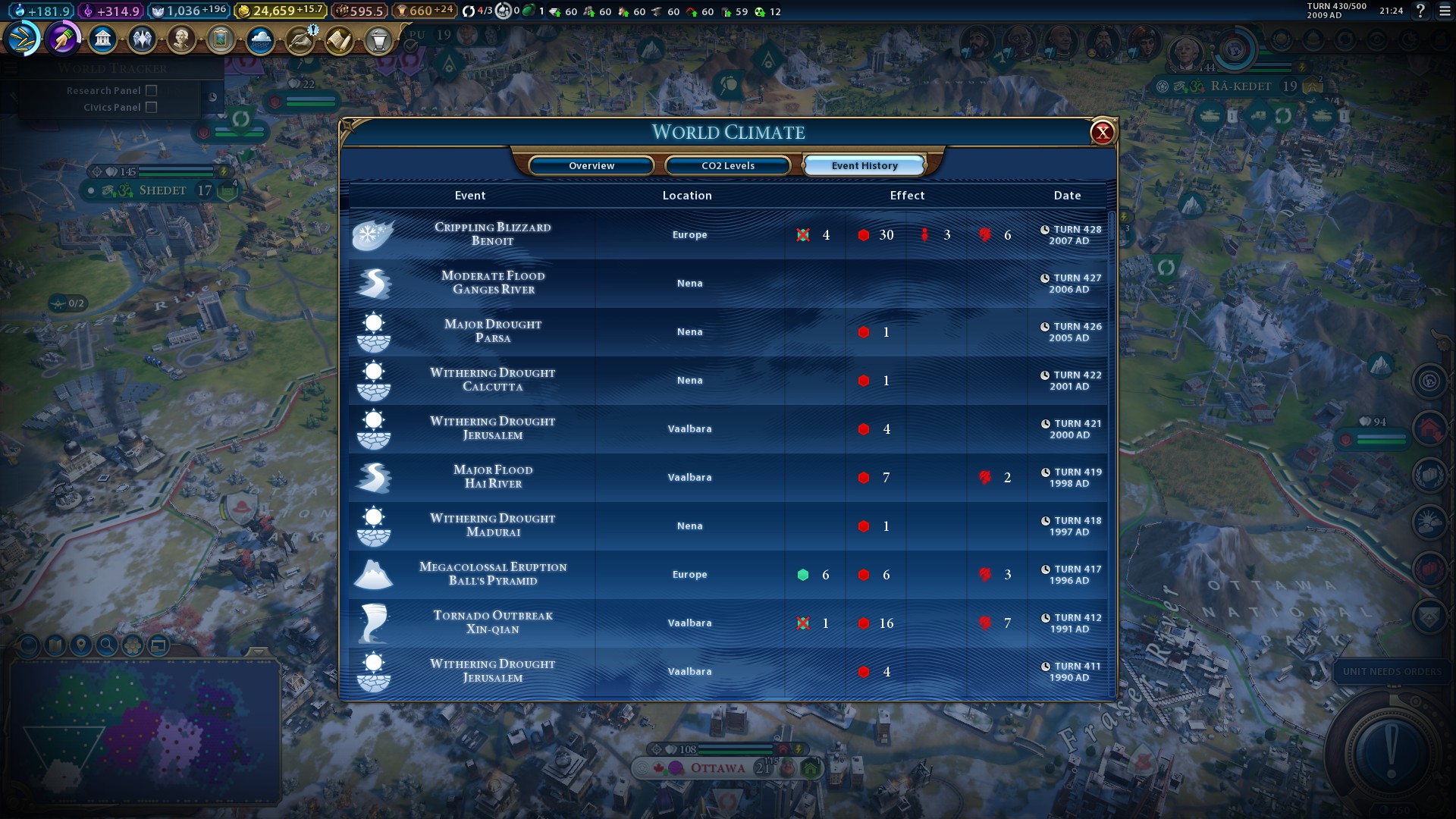This screenshot has height=819, width=1456.
Task: Select the Moderate Flood Ganges River row
Action: pos(493,283)
